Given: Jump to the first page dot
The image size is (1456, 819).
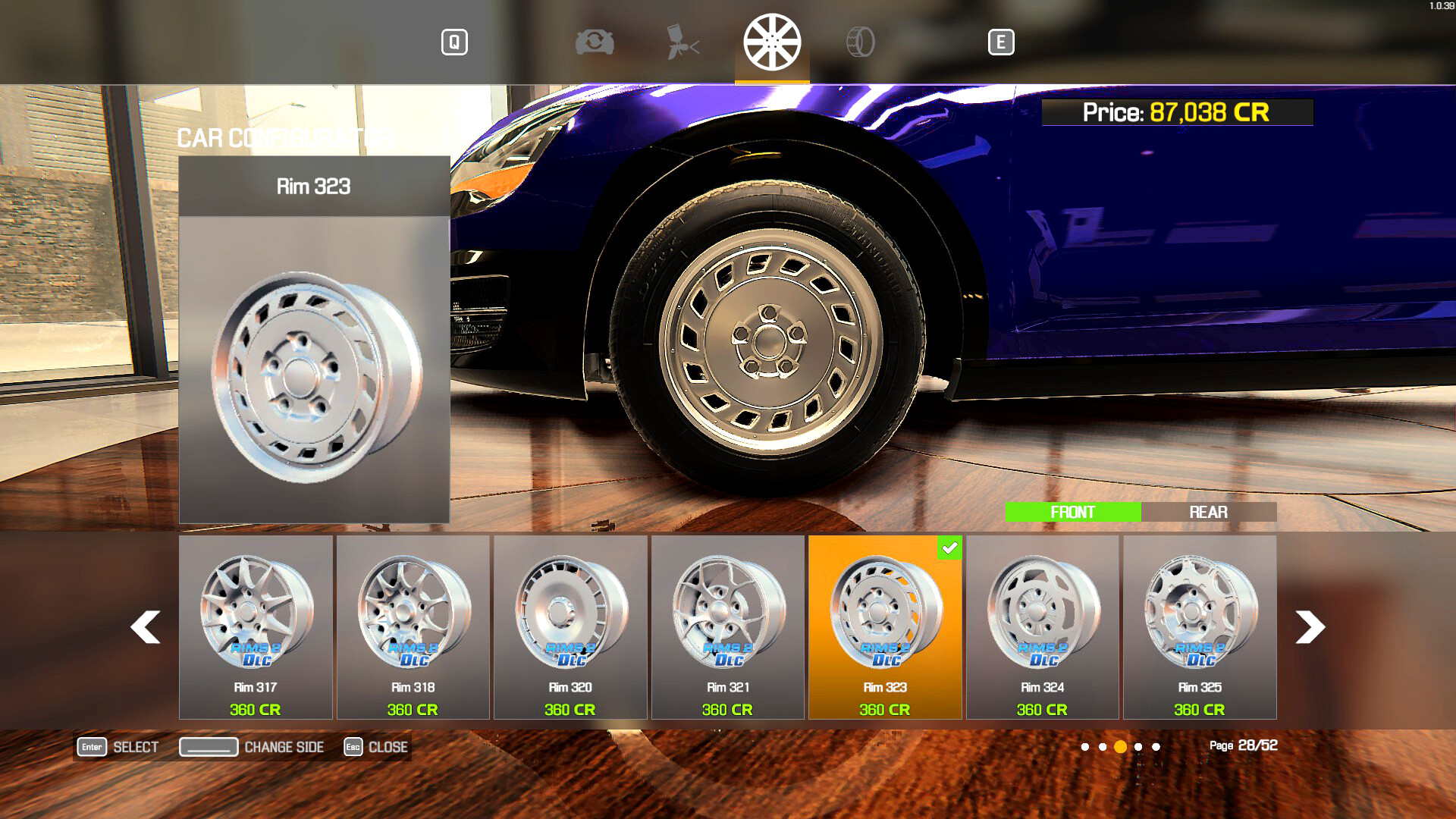Looking at the screenshot, I should (x=1085, y=747).
